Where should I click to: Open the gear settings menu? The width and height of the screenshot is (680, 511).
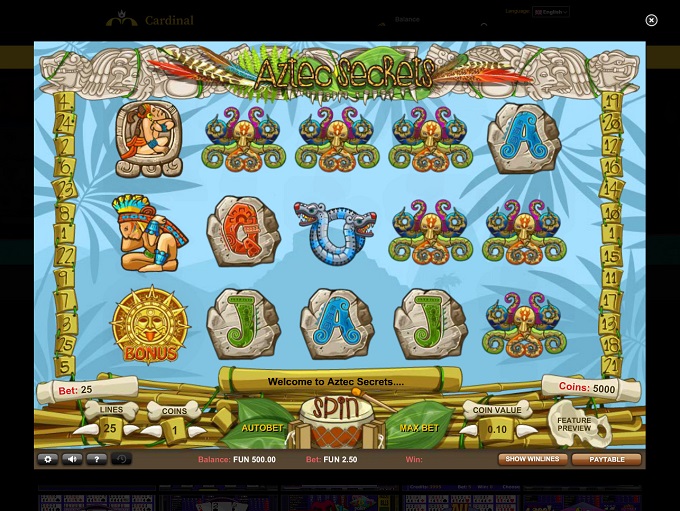coord(47,459)
